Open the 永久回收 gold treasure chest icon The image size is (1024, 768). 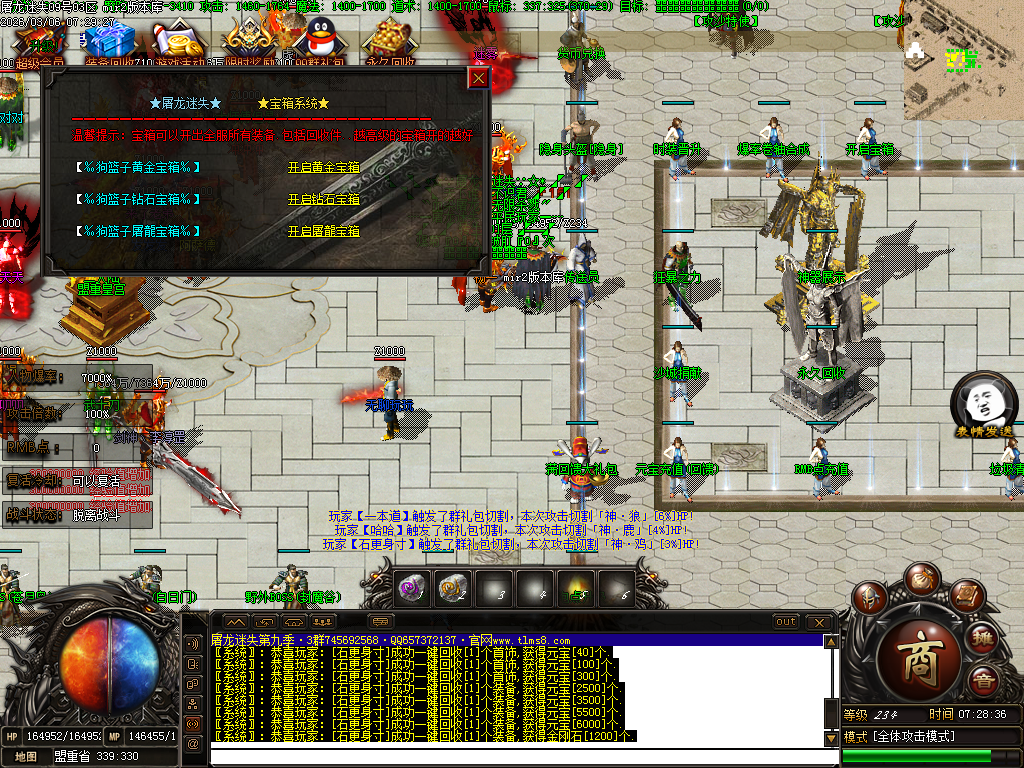tap(389, 42)
